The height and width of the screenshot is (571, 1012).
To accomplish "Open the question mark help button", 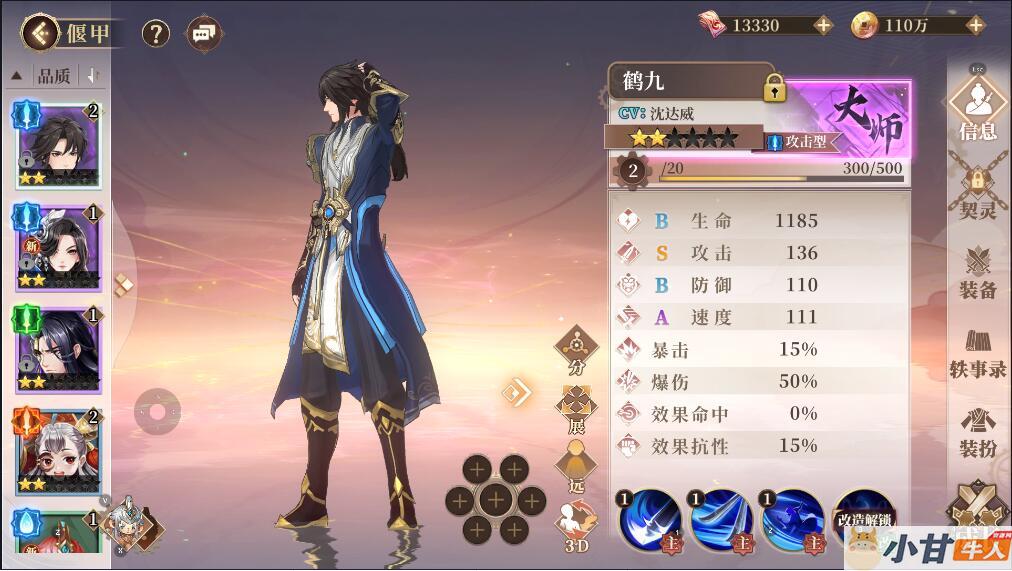I will pyautogui.click(x=155, y=34).
